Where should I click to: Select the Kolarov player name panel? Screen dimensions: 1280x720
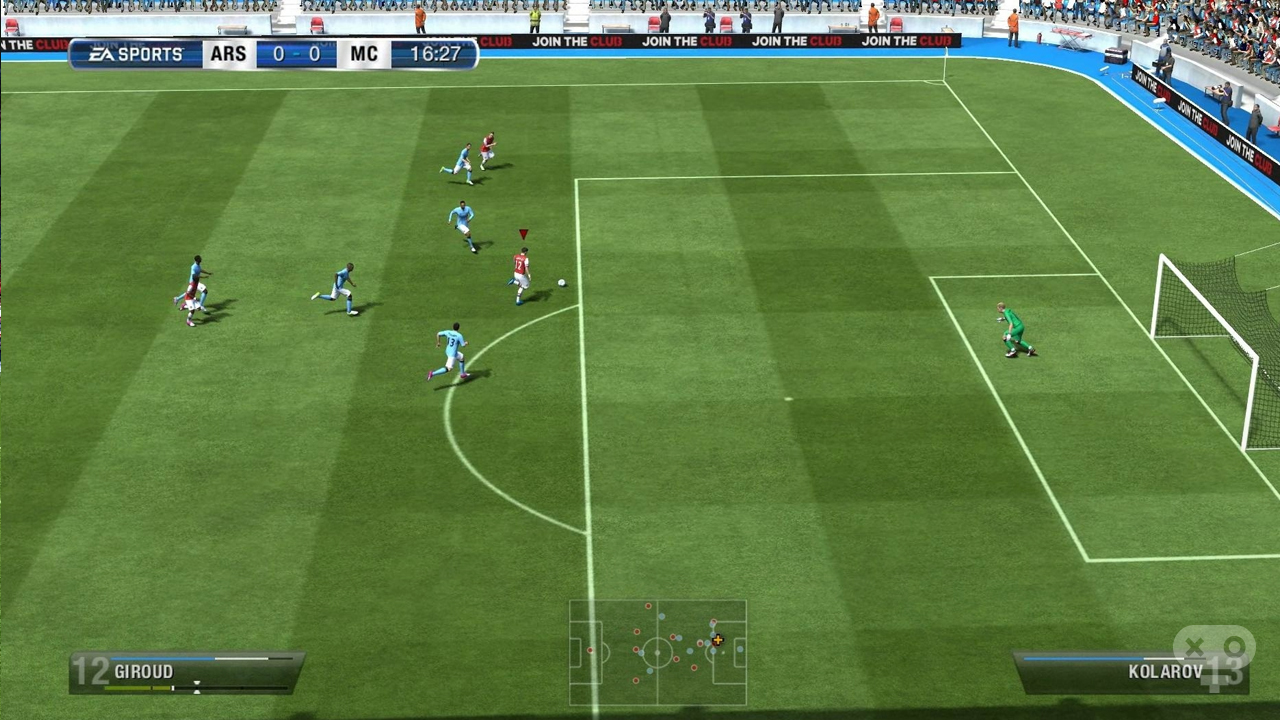click(1130, 672)
